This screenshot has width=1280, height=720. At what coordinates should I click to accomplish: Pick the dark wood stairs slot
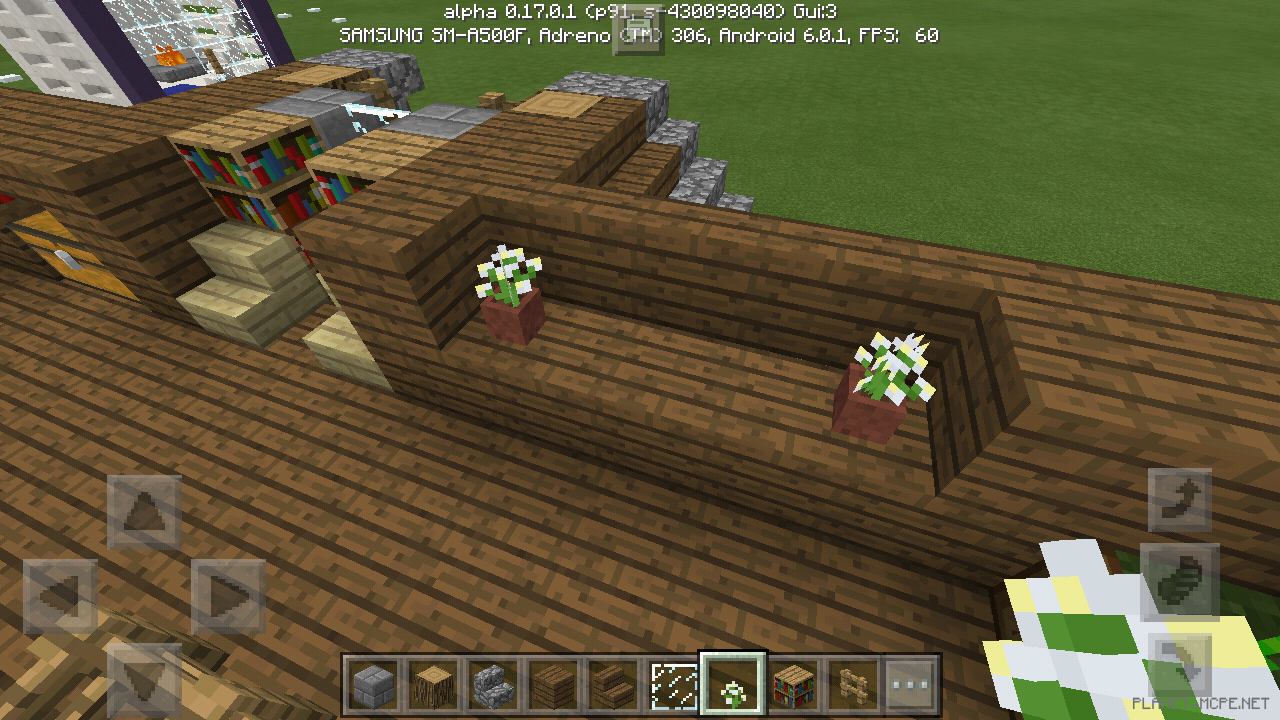point(610,685)
